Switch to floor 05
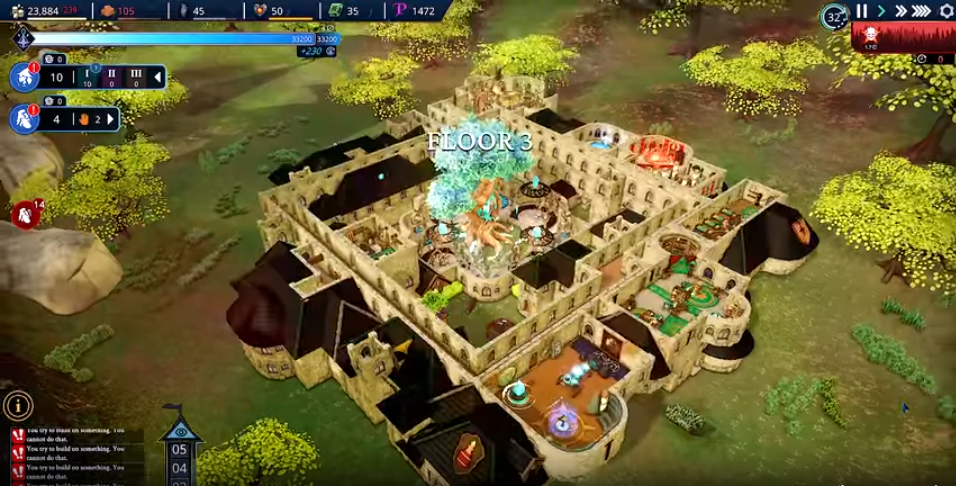 click(180, 449)
